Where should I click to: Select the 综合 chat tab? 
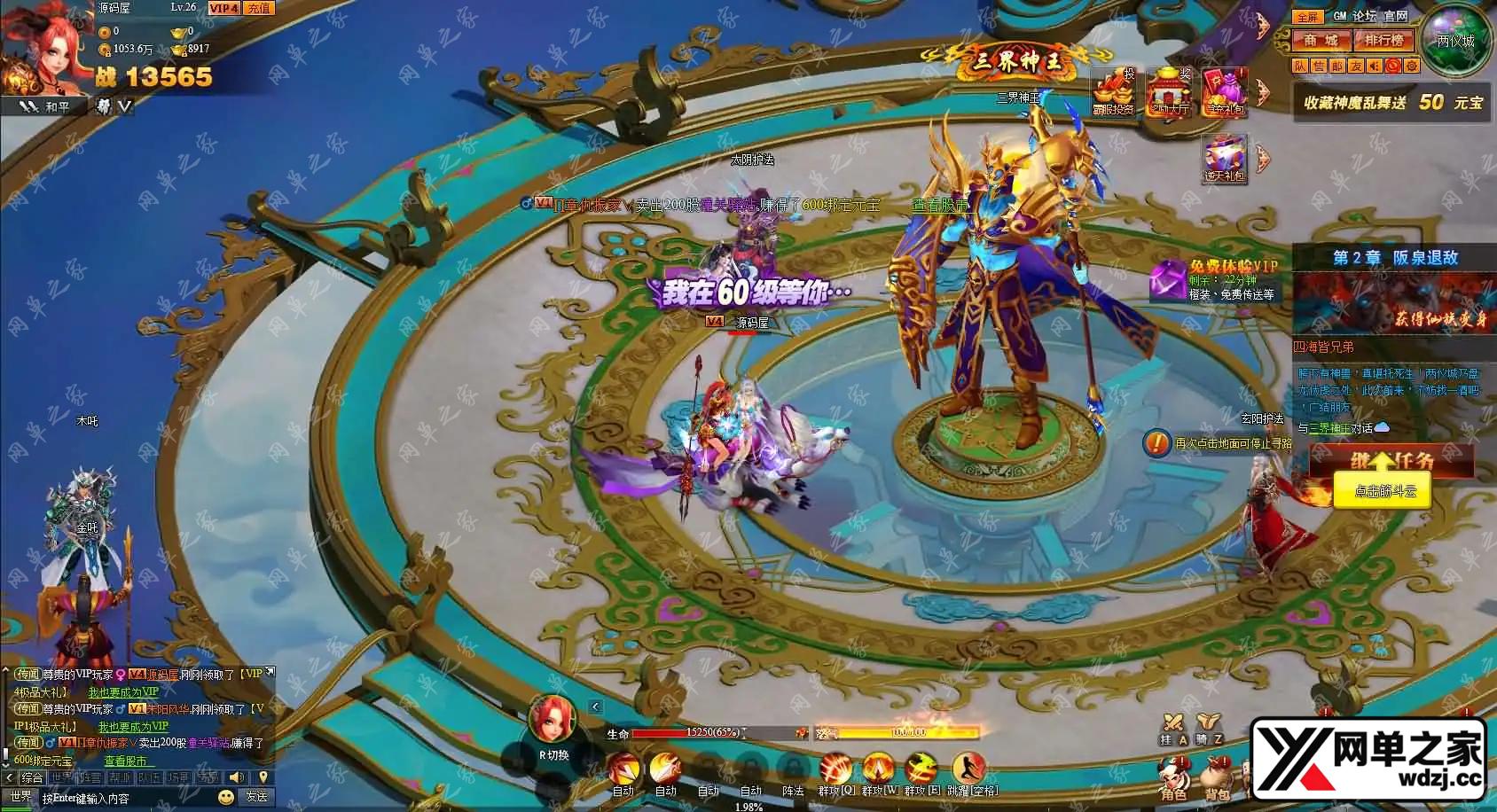33,777
